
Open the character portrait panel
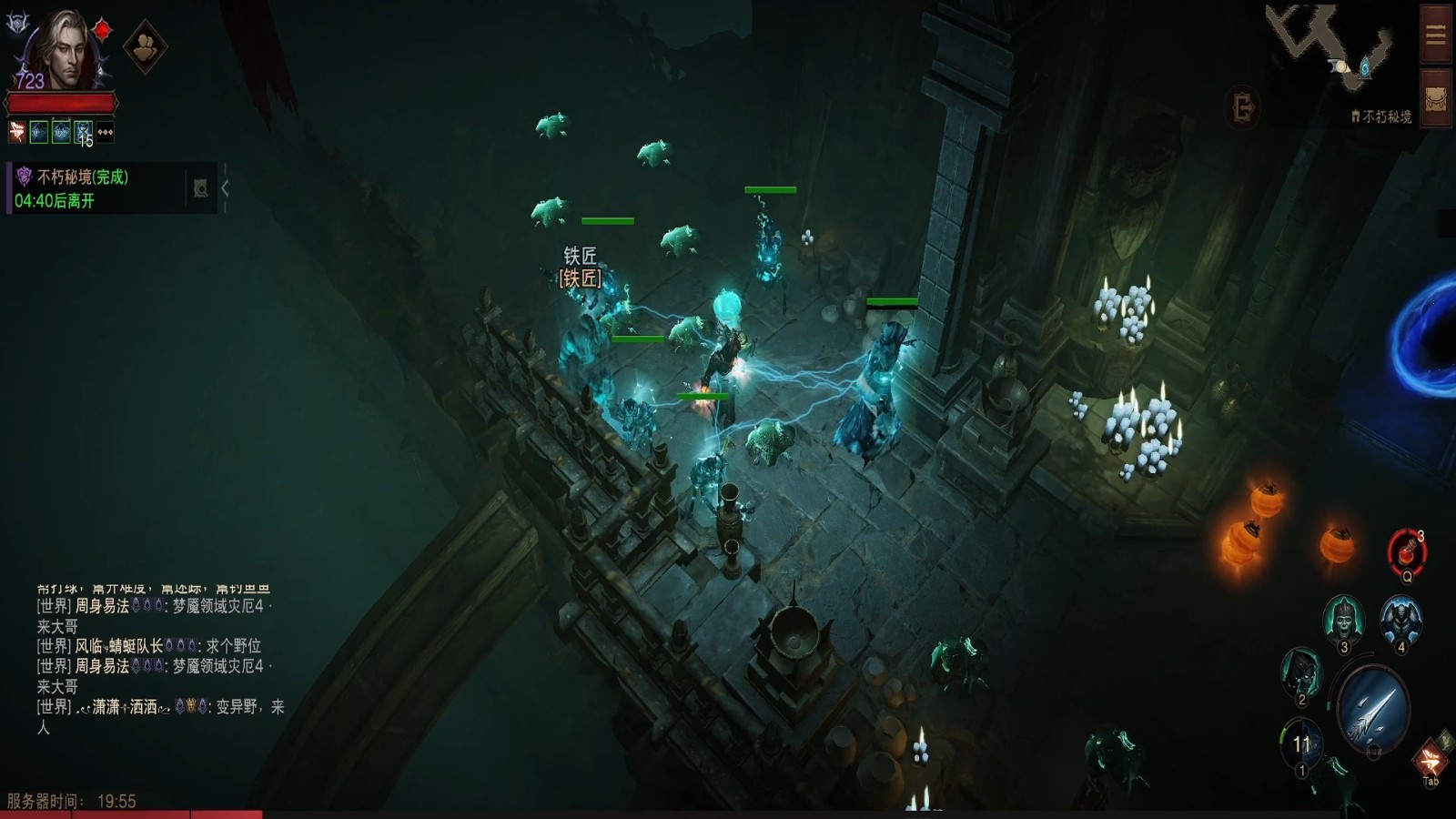click(x=61, y=50)
